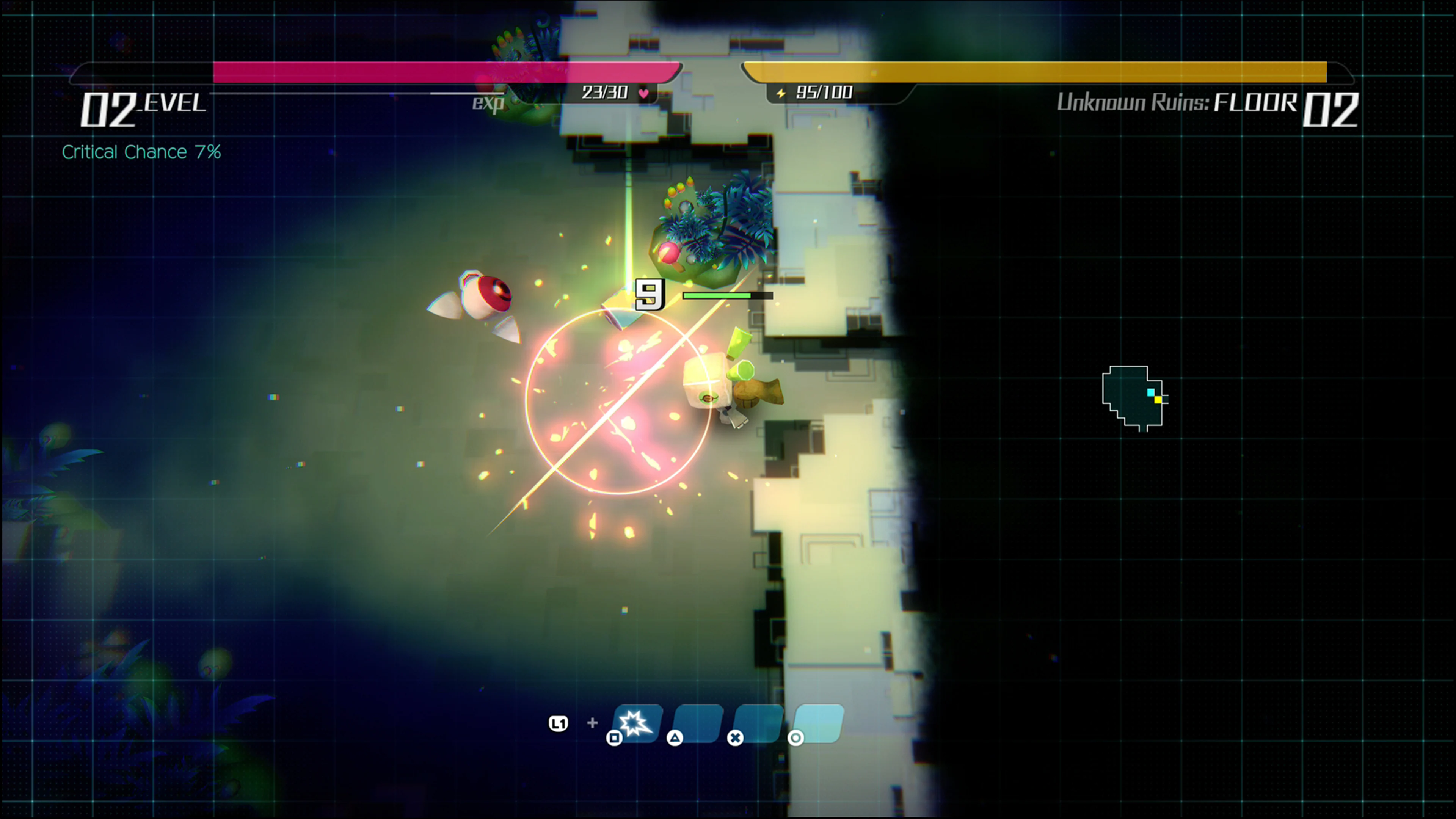The width and height of the screenshot is (1456, 819).
Task: Click the yellow player marker on the minimap
Action: (1158, 400)
